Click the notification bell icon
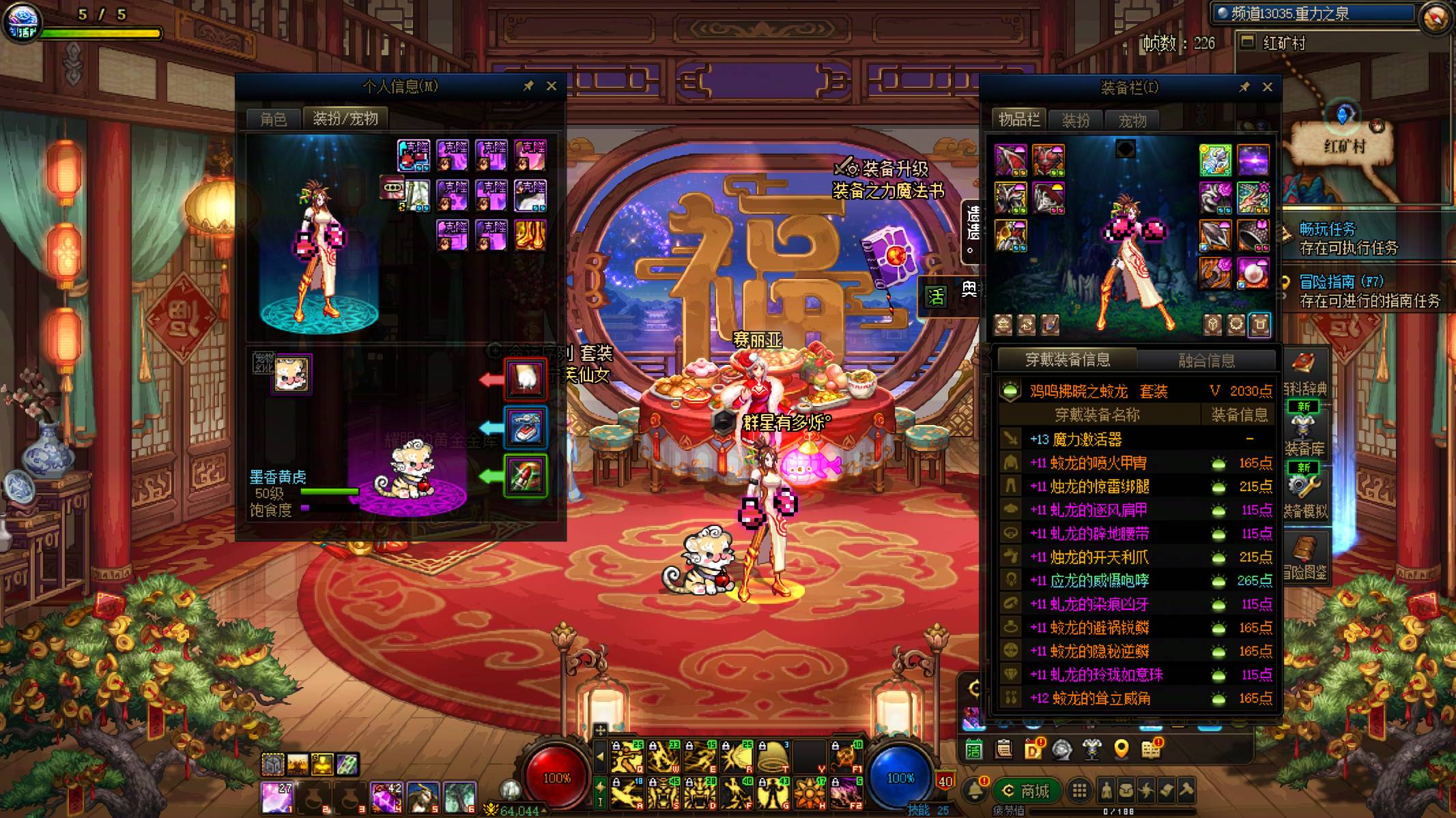This screenshot has height=818, width=1456. coord(975,791)
